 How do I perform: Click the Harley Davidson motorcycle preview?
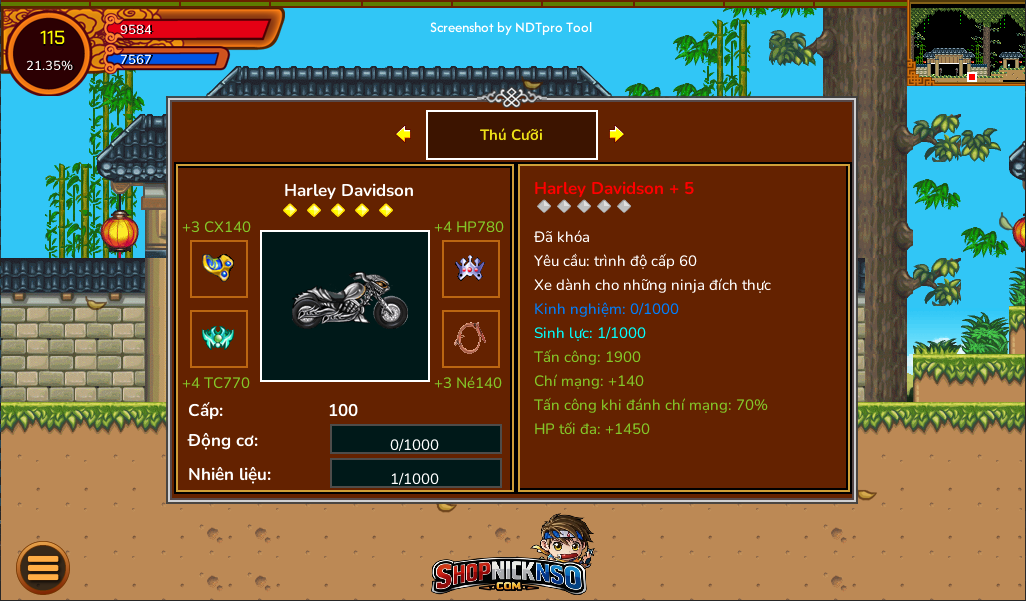point(345,306)
